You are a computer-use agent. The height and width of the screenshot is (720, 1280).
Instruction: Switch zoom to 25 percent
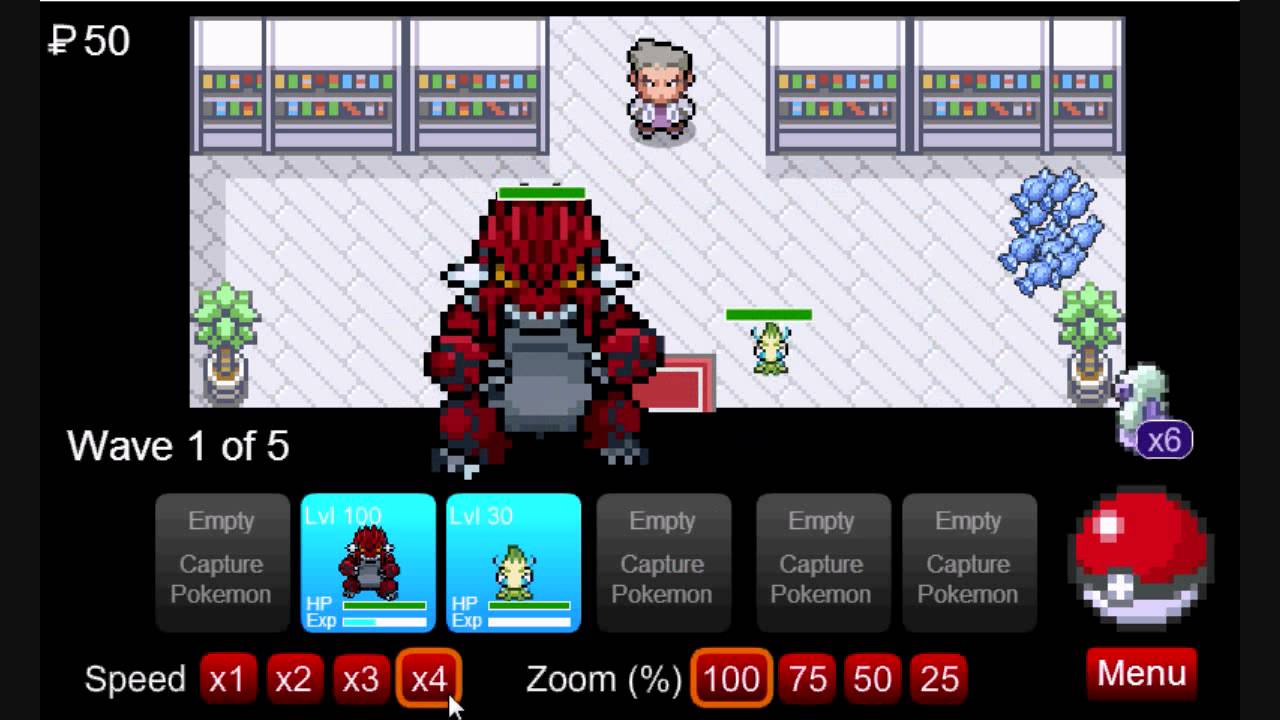939,679
